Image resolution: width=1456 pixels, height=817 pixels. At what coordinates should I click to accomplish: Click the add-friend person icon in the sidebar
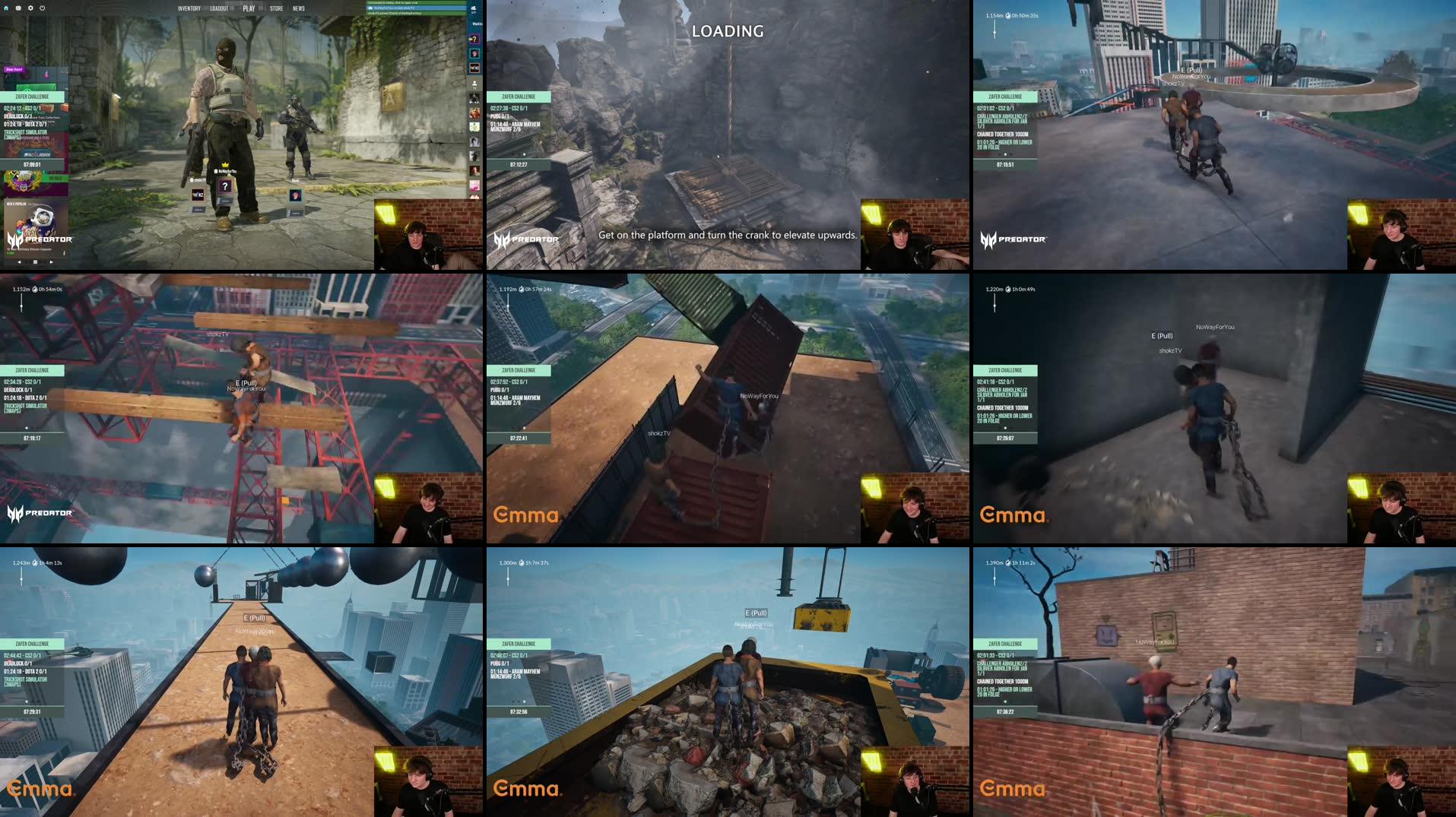point(475,83)
